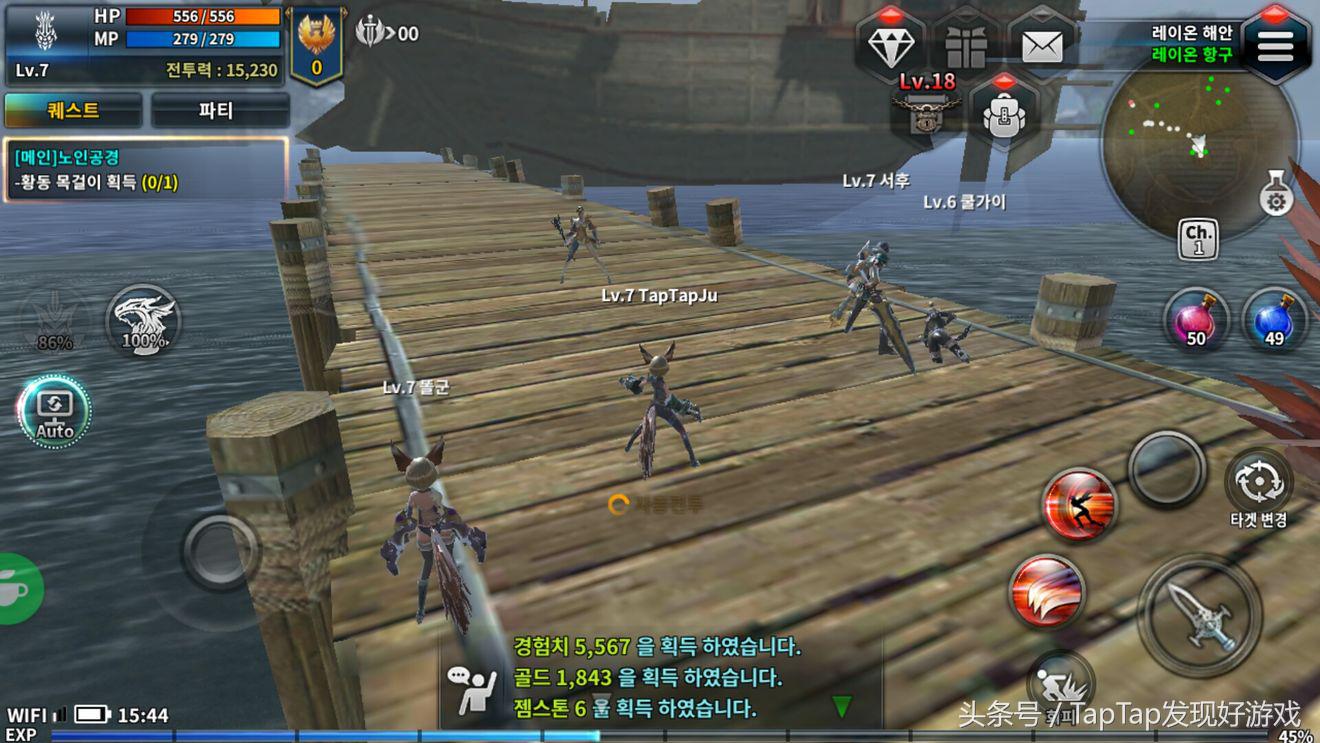Open the diamond shop icon
Viewport: 1320px width, 743px height.
[890, 45]
